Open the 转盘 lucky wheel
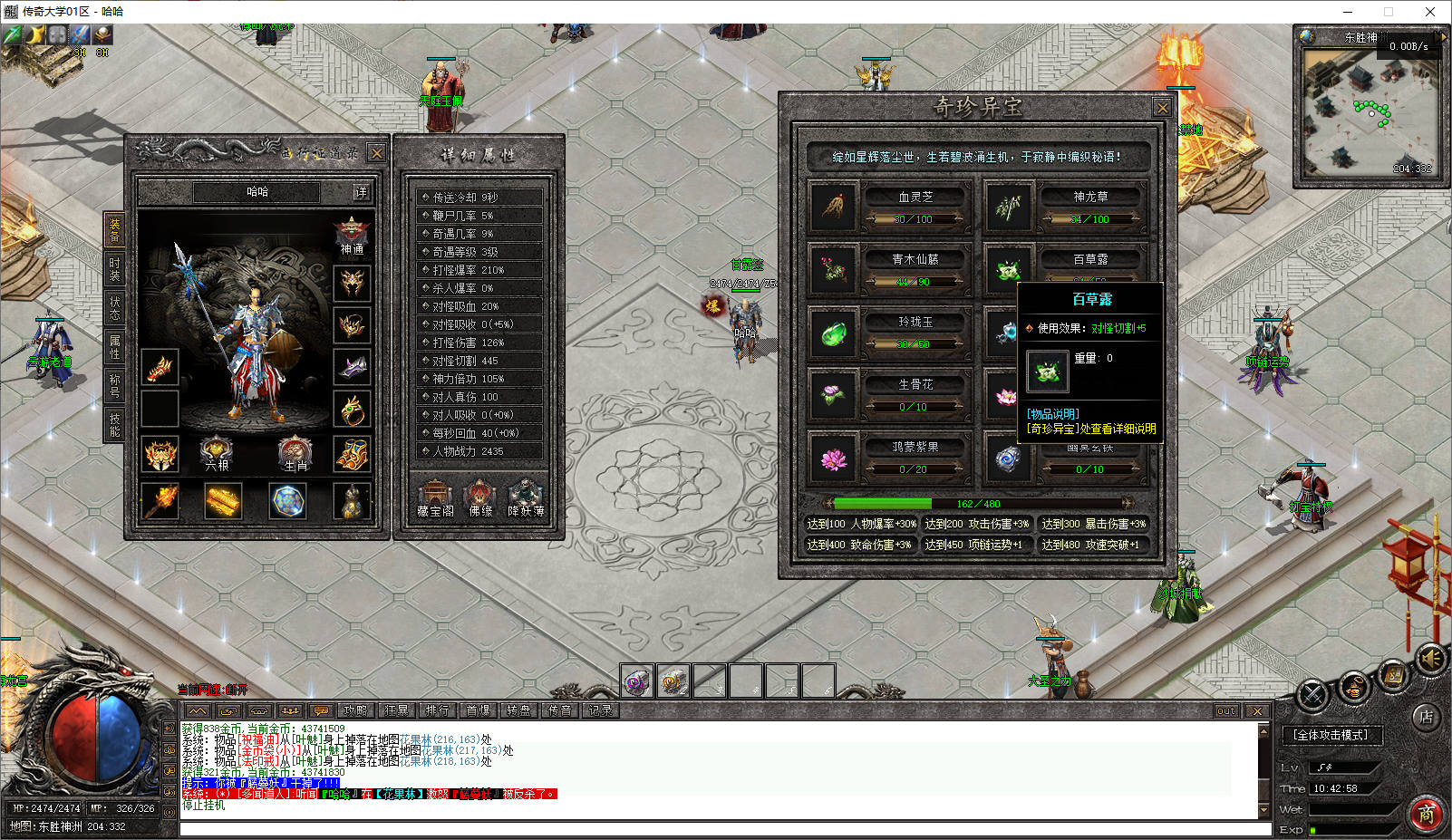The width and height of the screenshot is (1452, 840). pyautogui.click(x=518, y=710)
